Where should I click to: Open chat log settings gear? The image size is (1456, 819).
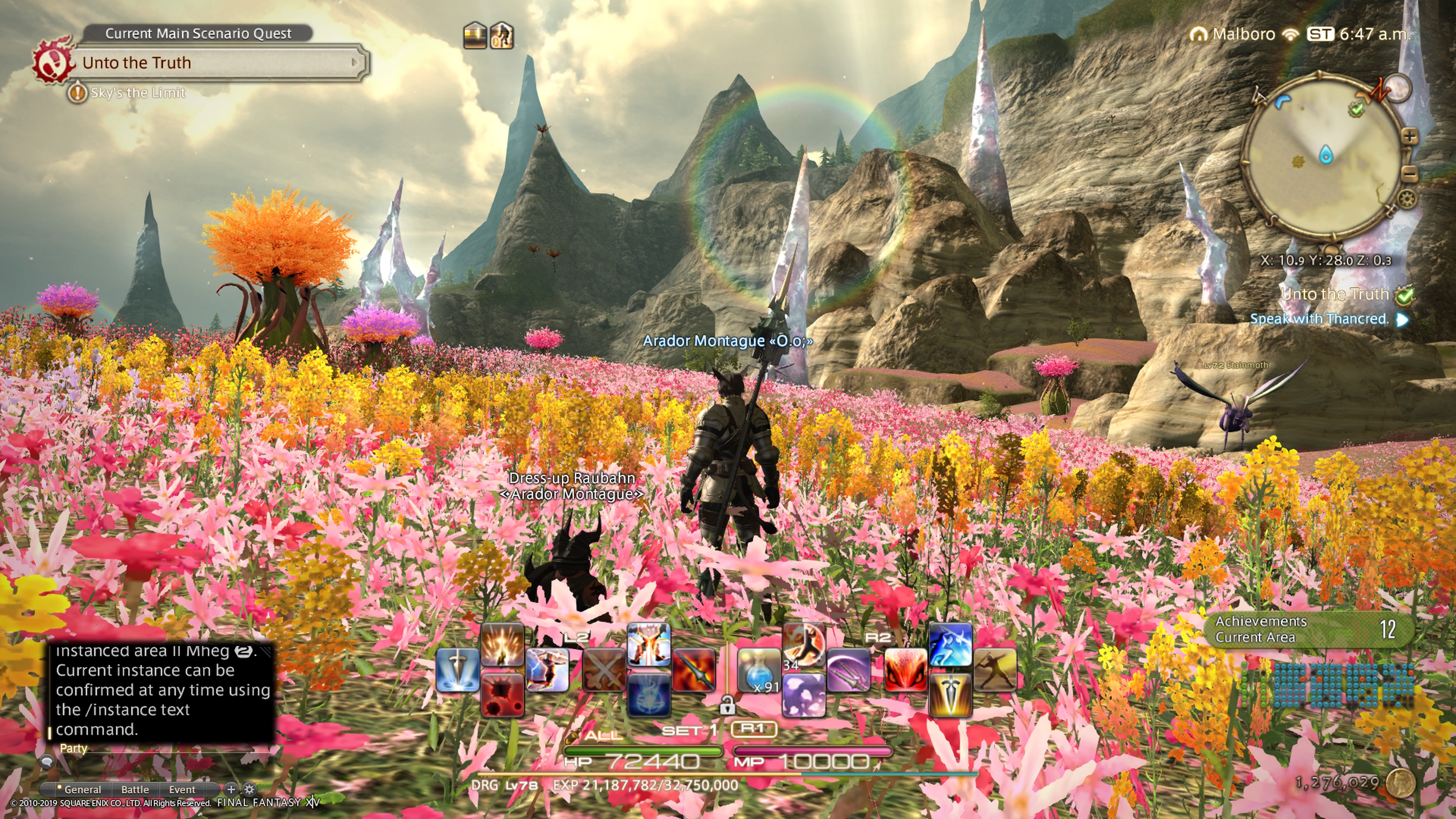(249, 789)
